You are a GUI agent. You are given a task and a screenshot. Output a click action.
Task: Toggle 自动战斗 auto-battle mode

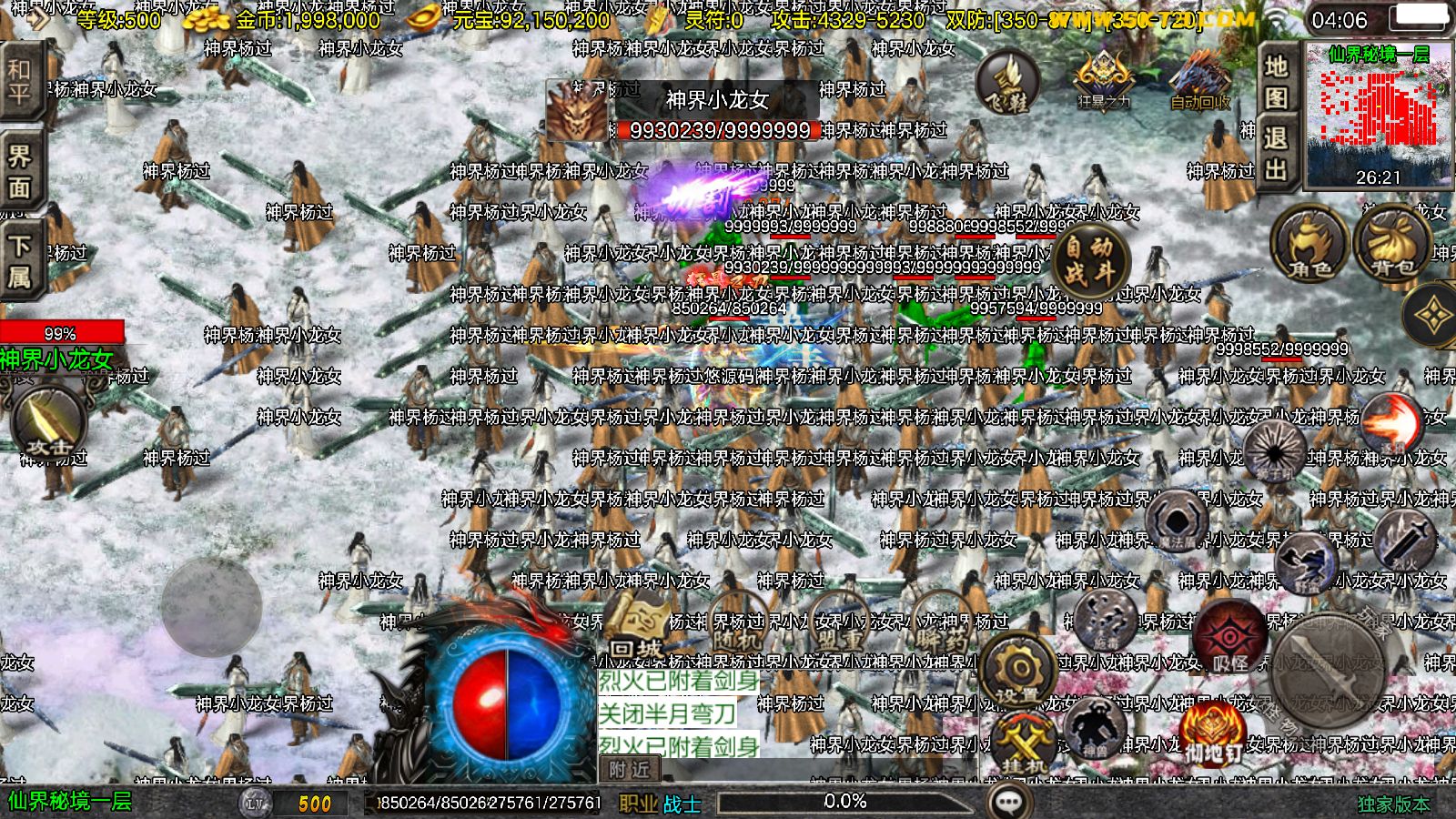coord(1088,259)
